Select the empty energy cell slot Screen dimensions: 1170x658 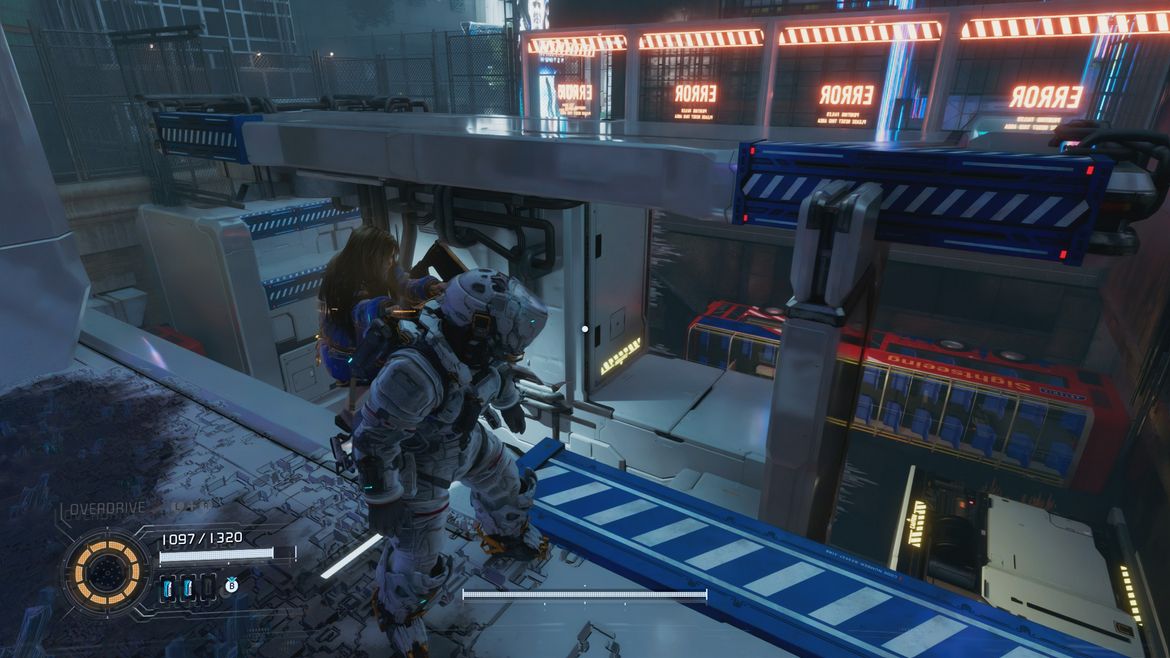(x=206, y=587)
